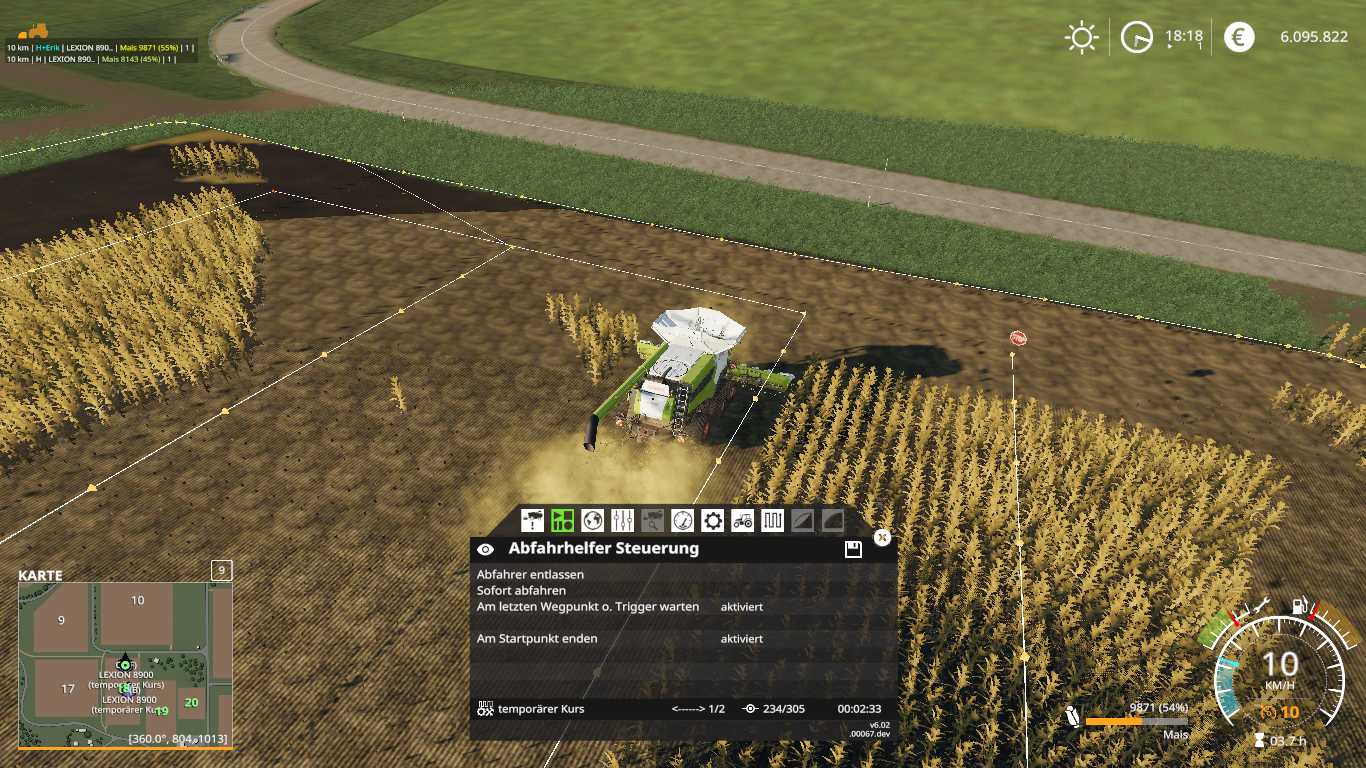Select the Abfahrhelfer Steuerung header tab
This screenshot has width=1366, height=768.
click(x=604, y=548)
